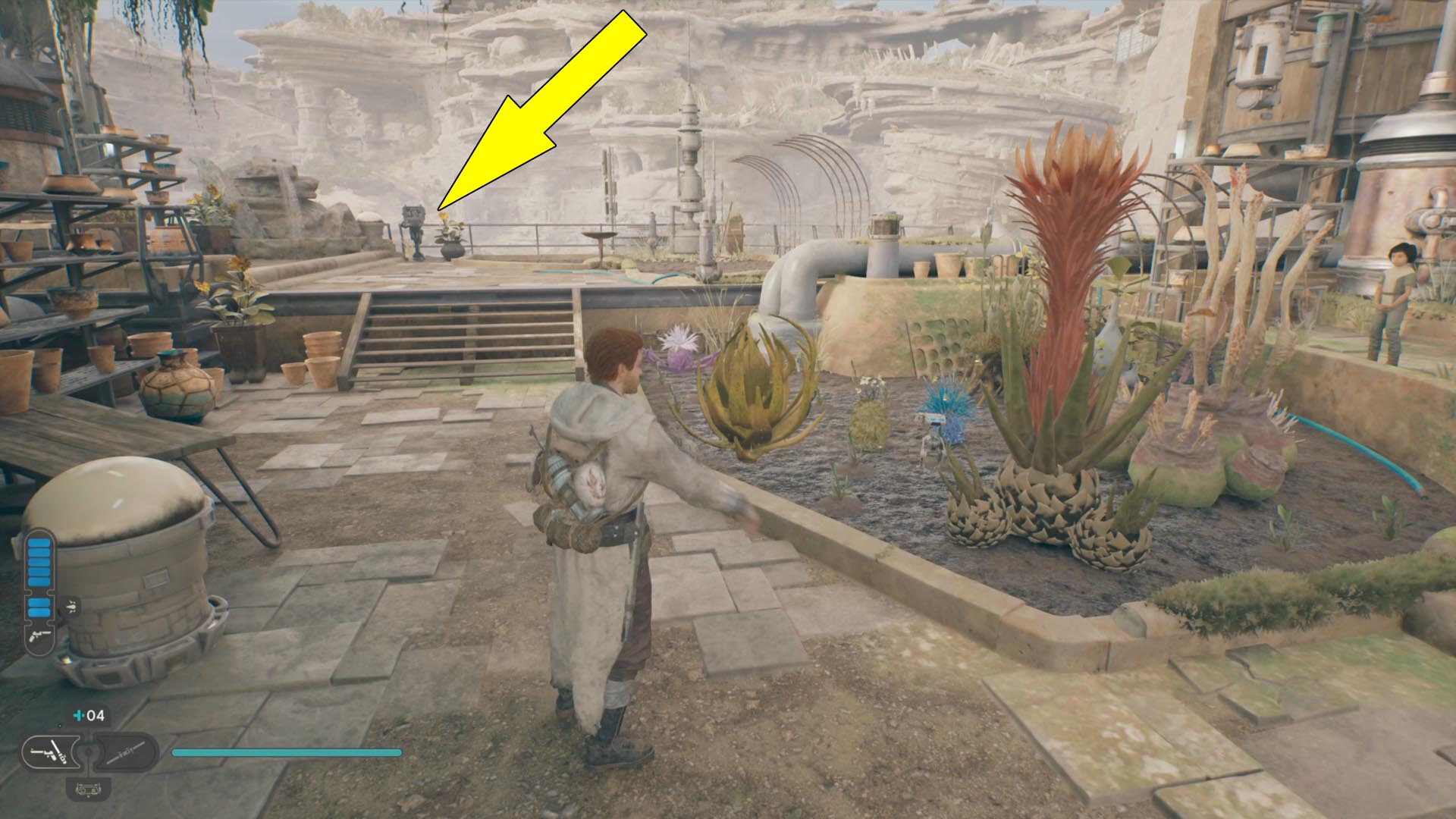The width and height of the screenshot is (1456, 819).
Task: Toggle the top blue charge segment on meter
Action: (x=39, y=543)
